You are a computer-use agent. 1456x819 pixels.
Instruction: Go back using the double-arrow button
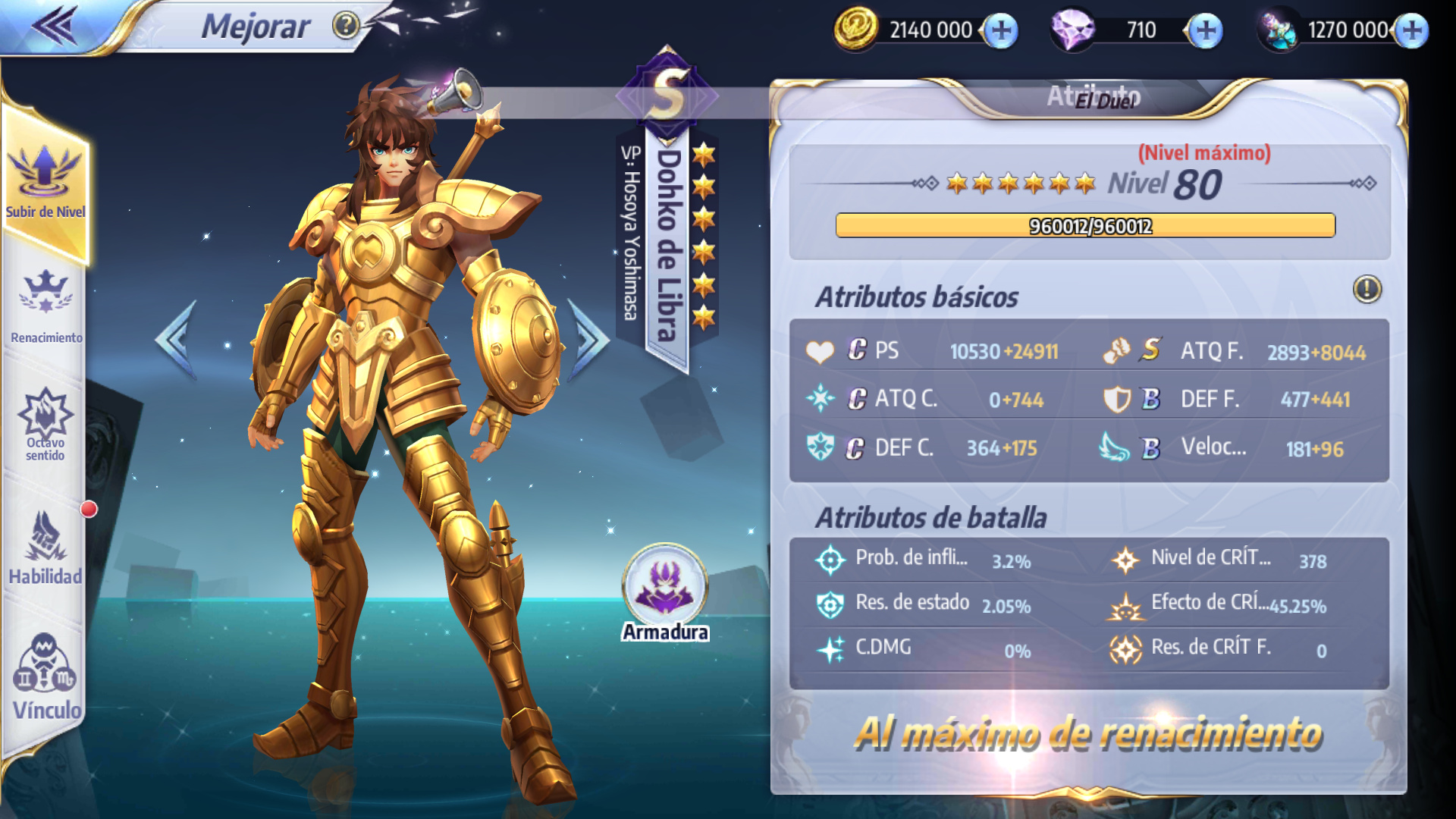55,25
